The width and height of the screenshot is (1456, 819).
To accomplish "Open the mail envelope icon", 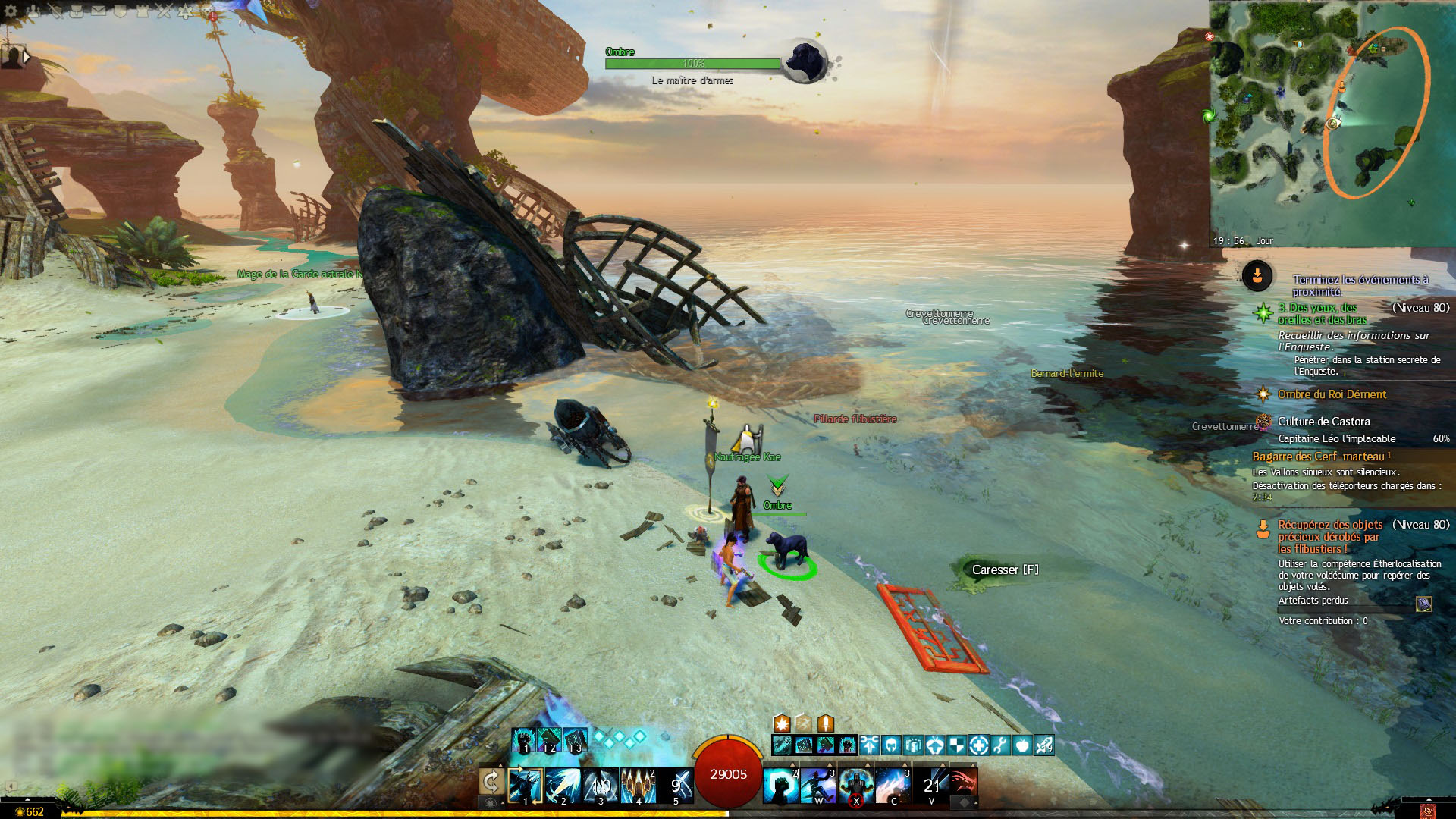I will [x=99, y=11].
